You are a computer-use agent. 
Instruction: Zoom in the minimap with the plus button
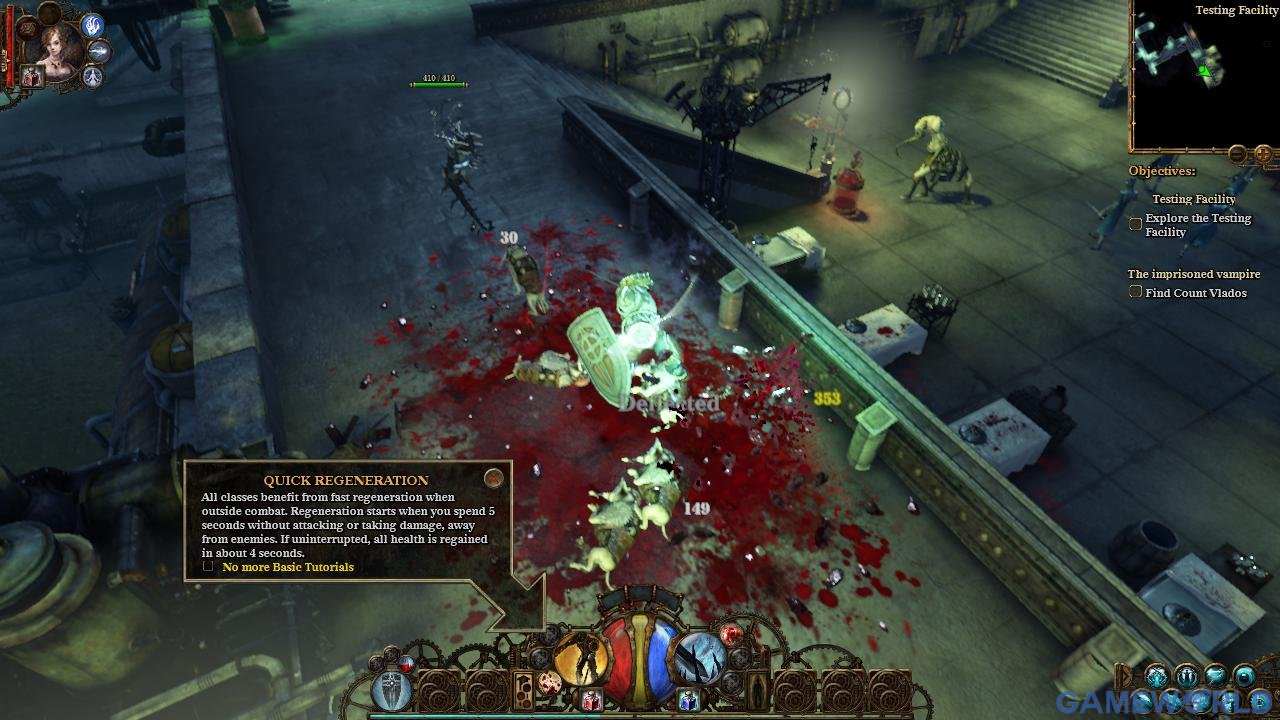click(1263, 154)
